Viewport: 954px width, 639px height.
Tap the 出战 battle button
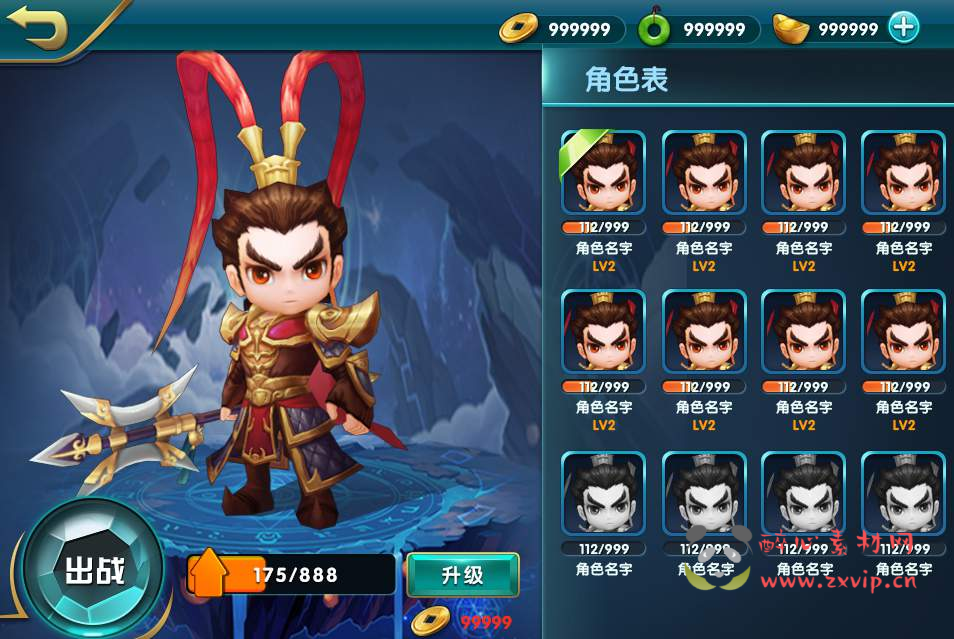click(x=93, y=571)
